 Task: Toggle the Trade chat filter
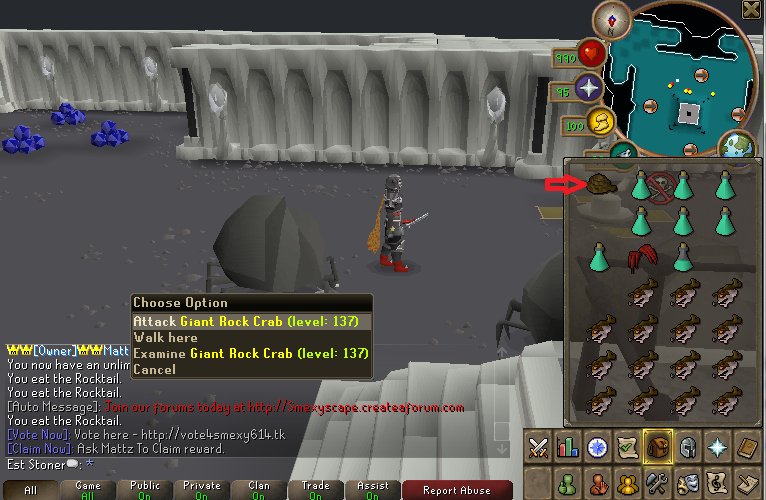(x=316, y=490)
